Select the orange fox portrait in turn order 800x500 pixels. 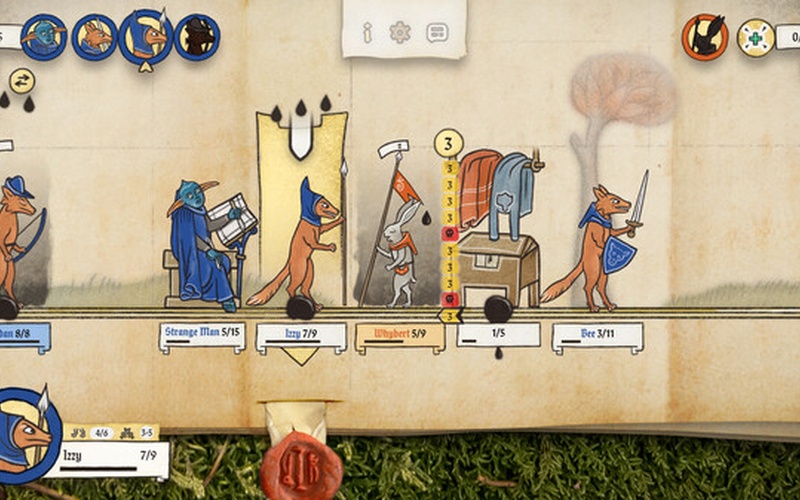[95, 37]
